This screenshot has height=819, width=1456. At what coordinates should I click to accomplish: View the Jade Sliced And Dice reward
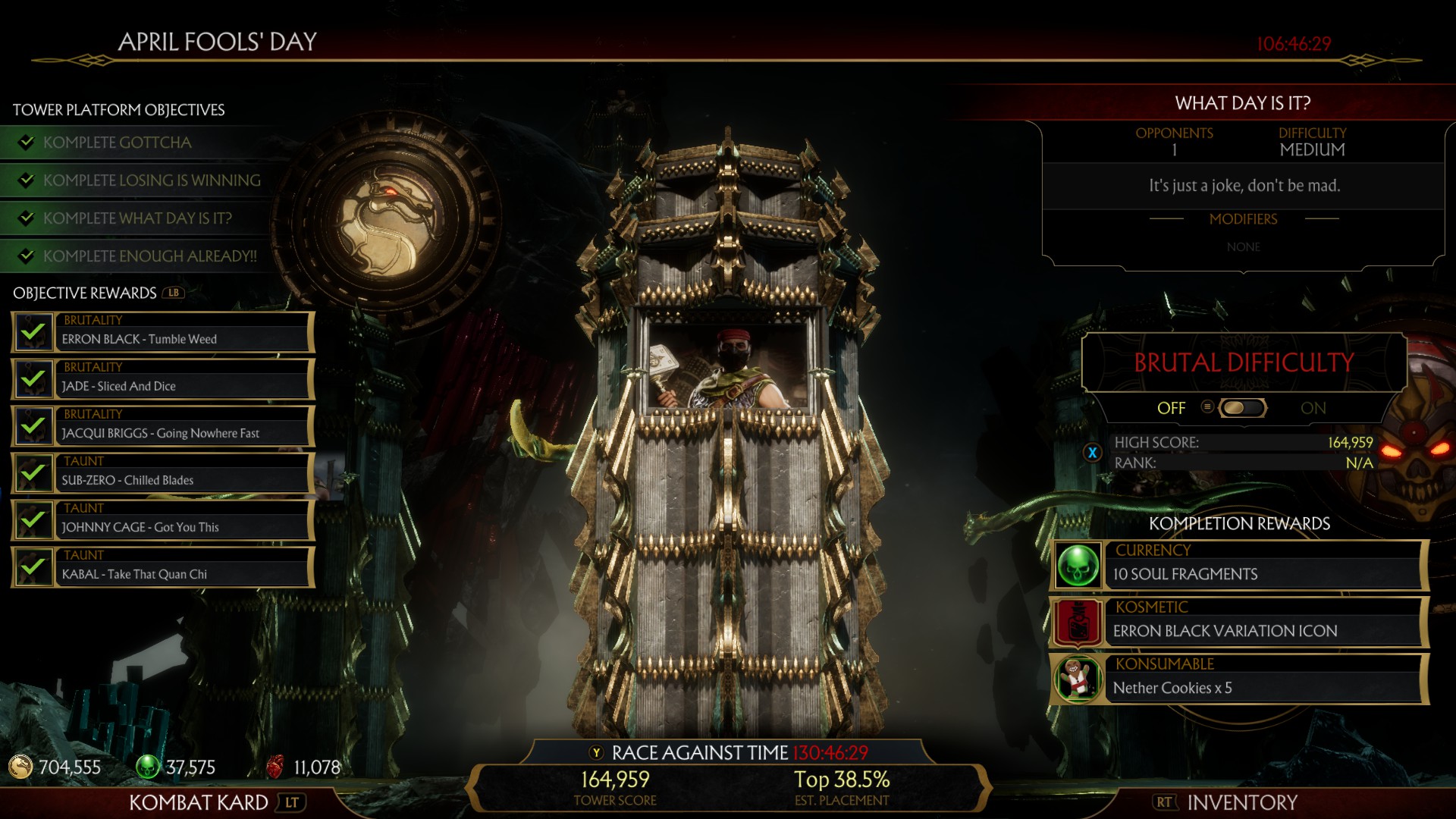[x=163, y=379]
